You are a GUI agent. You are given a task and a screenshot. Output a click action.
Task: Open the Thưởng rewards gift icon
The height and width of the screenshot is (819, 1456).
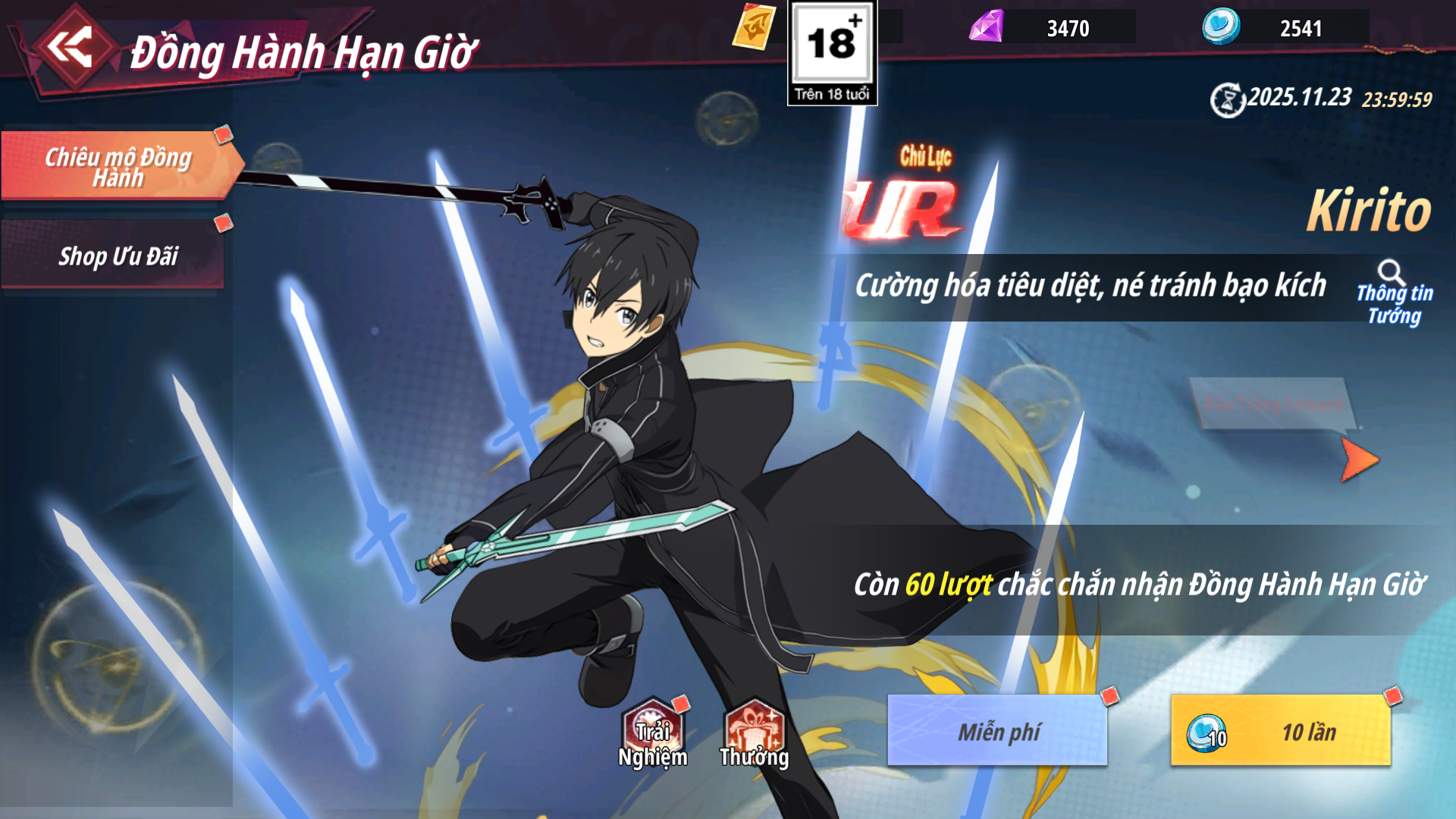[754, 734]
